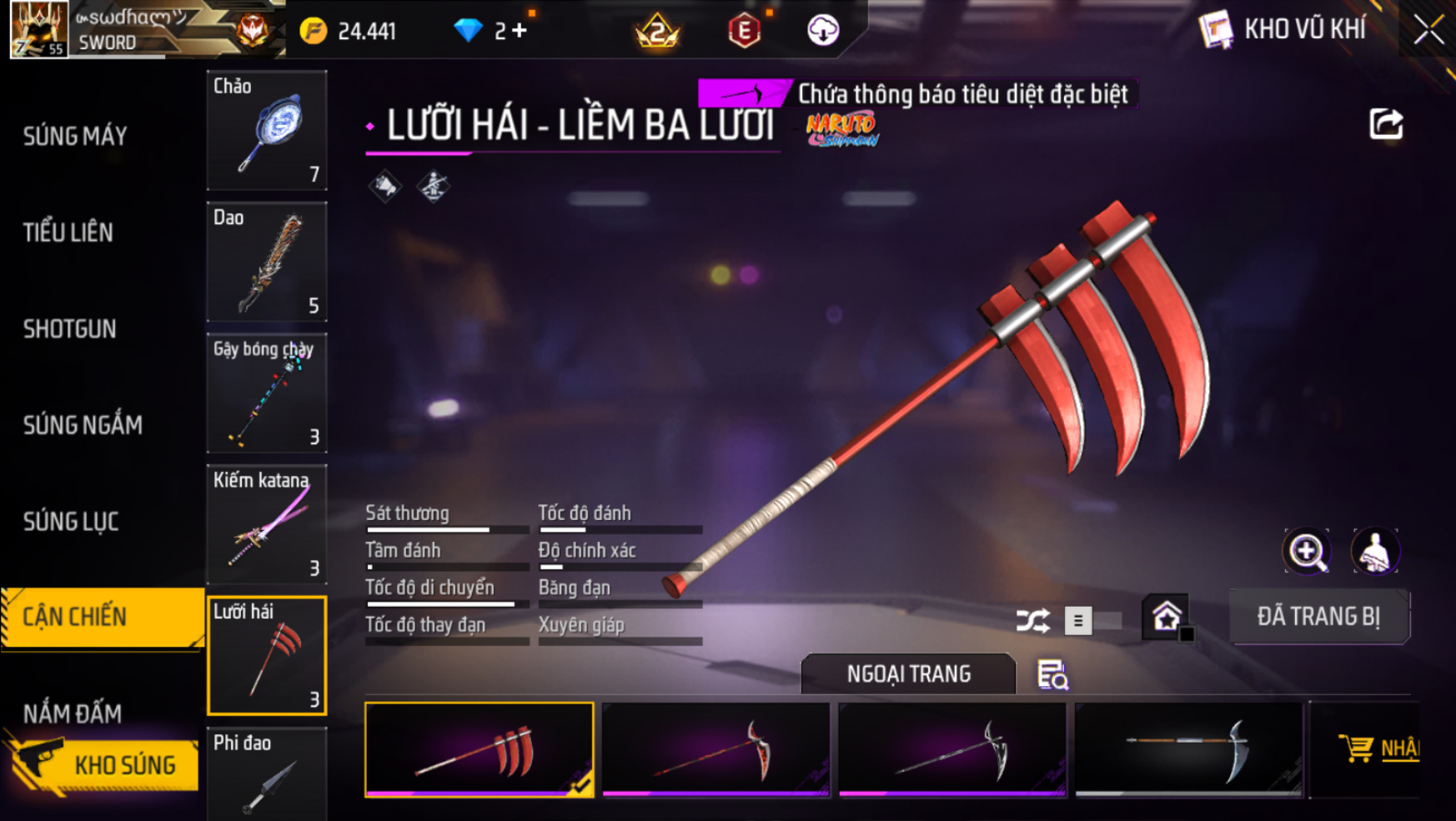This screenshot has height=821, width=1456.
Task: Click the Đã Trang Bị button
Action: point(1318,617)
